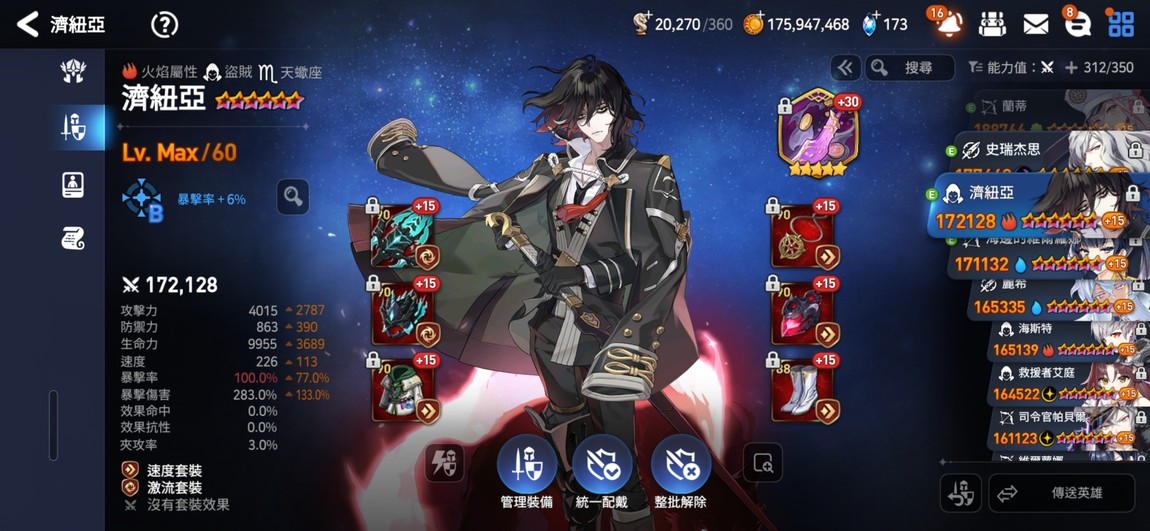Image resolution: width=1150 pixels, height=531 pixels.
Task: Open the mail envelope
Action: [1036, 24]
